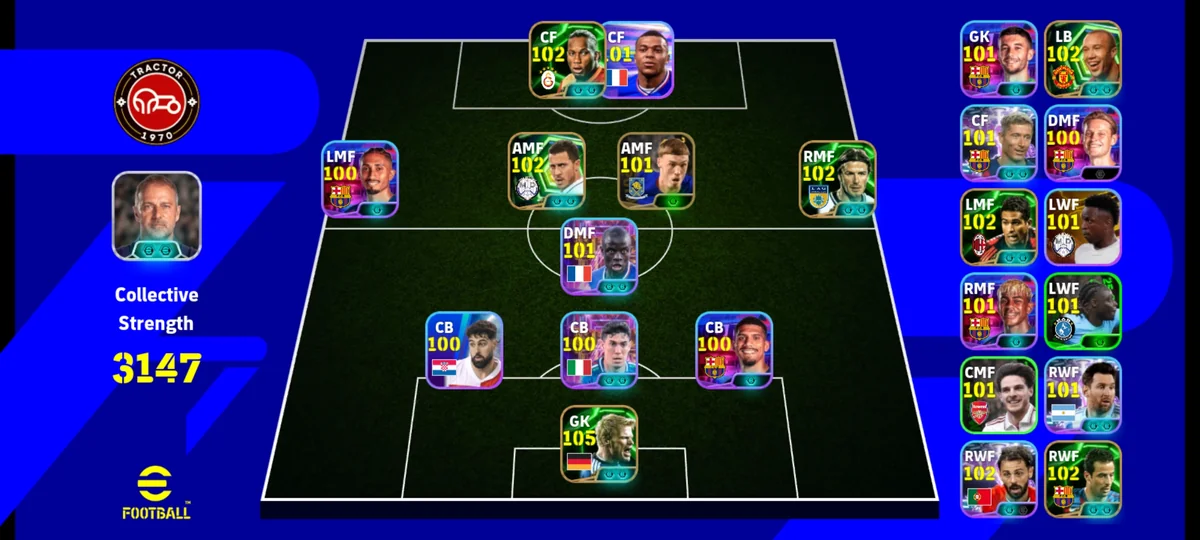Image resolution: width=1200 pixels, height=540 pixels.
Task: Select the LMF 100 player card
Action: click(x=360, y=179)
